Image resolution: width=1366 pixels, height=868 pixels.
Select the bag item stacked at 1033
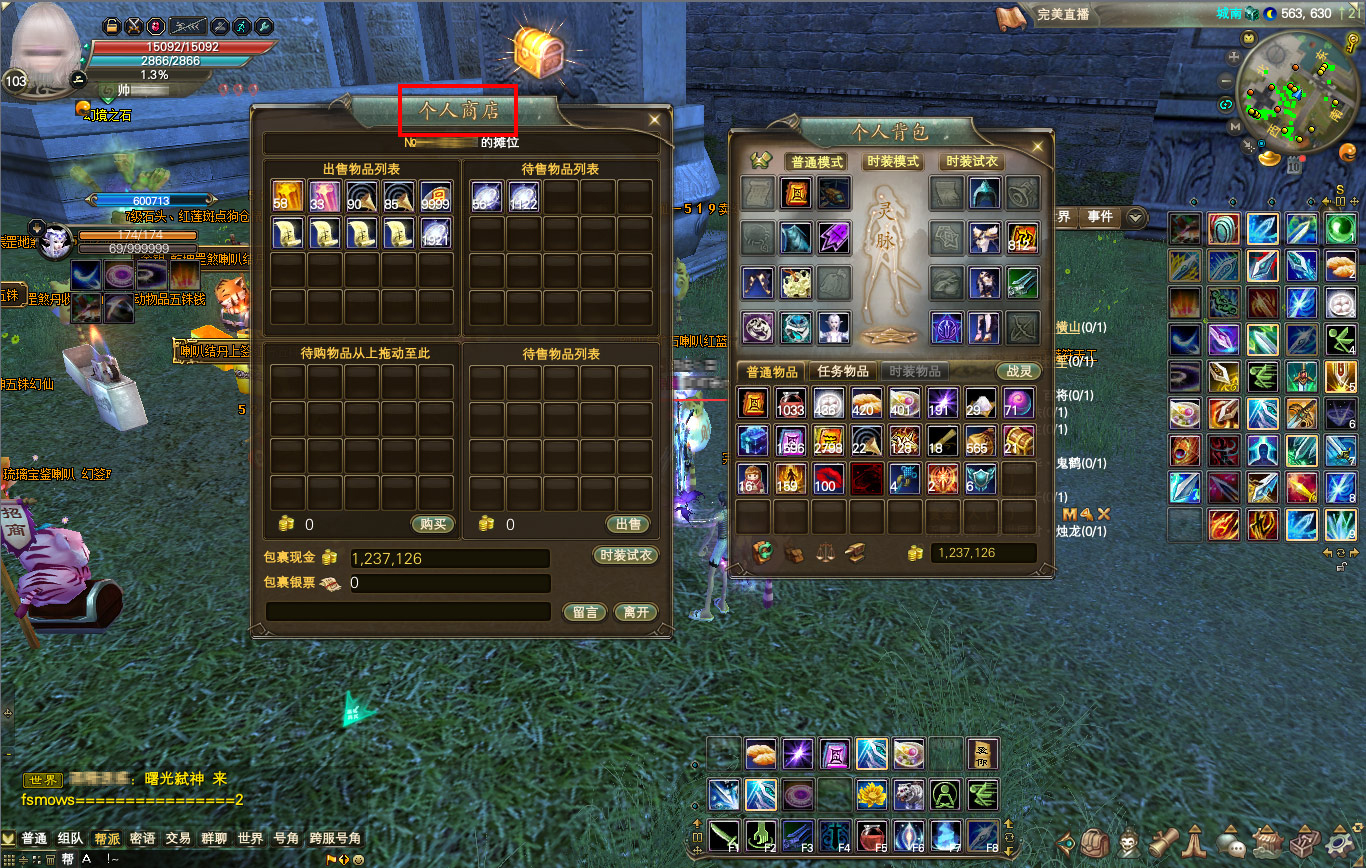tap(790, 403)
